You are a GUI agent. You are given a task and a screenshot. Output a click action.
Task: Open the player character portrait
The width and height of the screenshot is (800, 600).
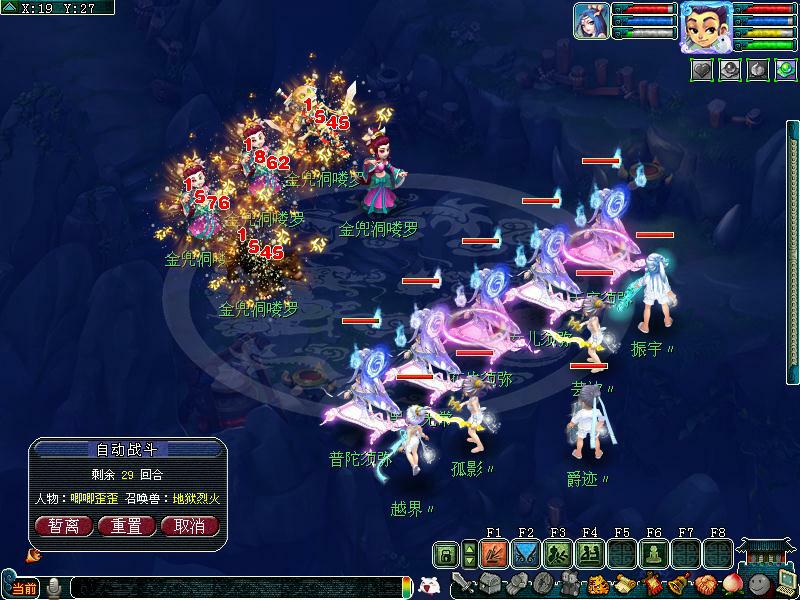click(x=703, y=26)
